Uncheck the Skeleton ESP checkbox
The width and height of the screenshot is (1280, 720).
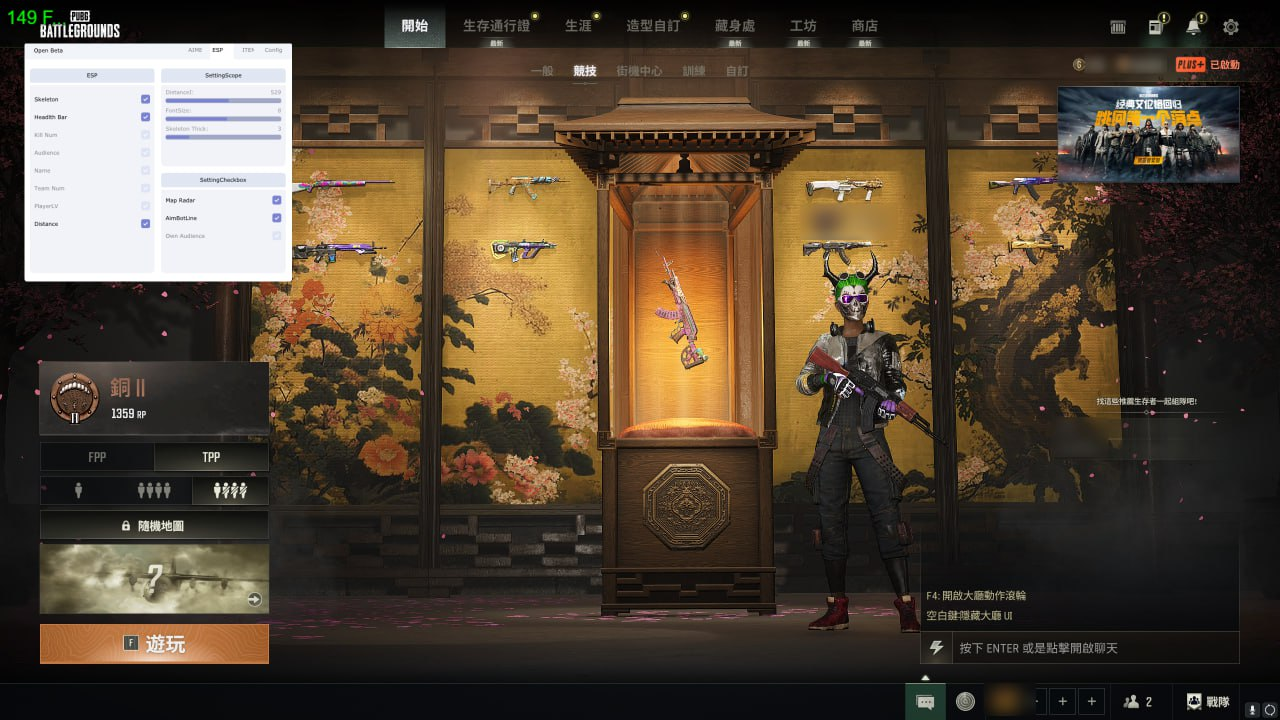144,99
